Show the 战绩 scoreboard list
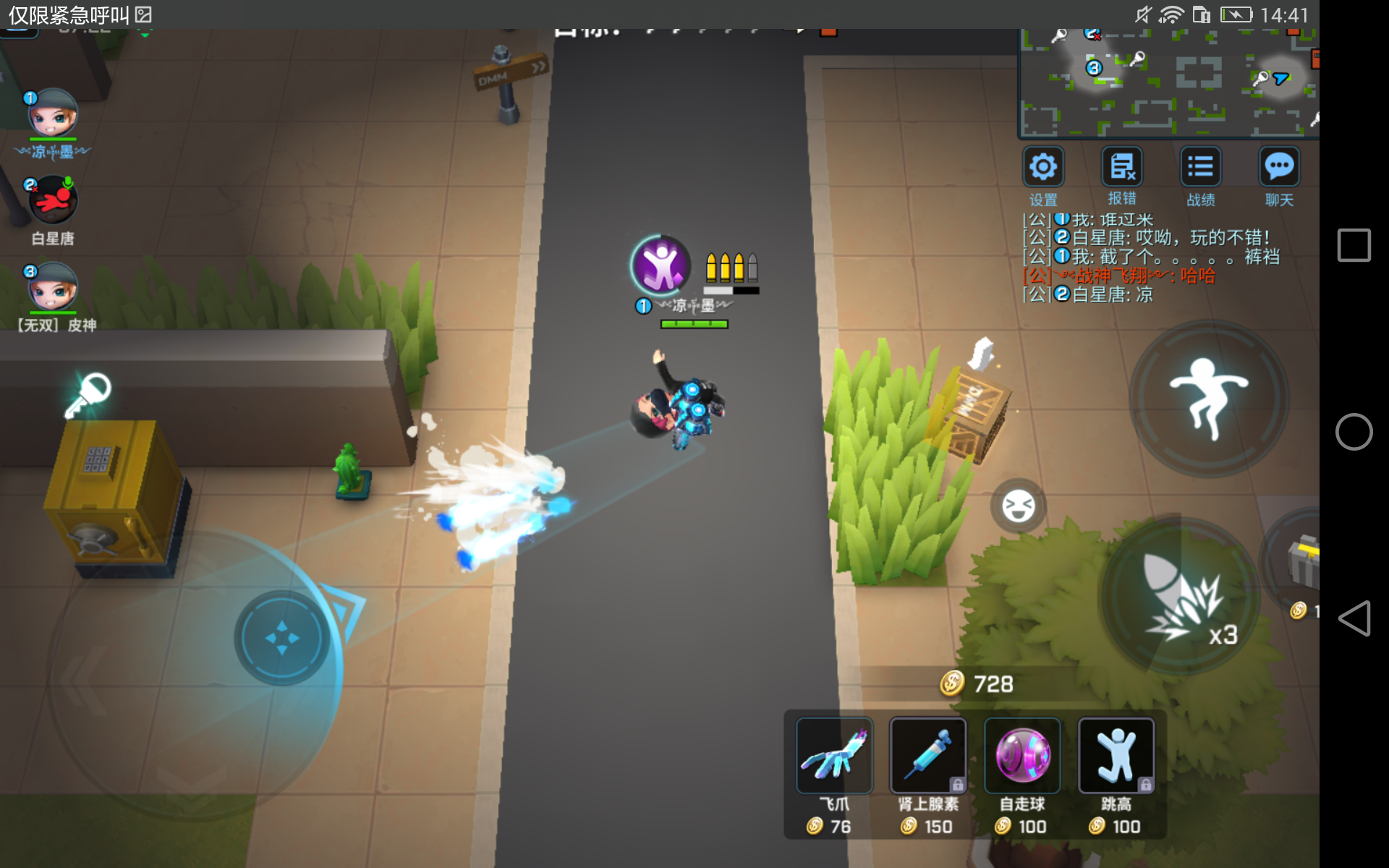1389x868 pixels. [1200, 167]
